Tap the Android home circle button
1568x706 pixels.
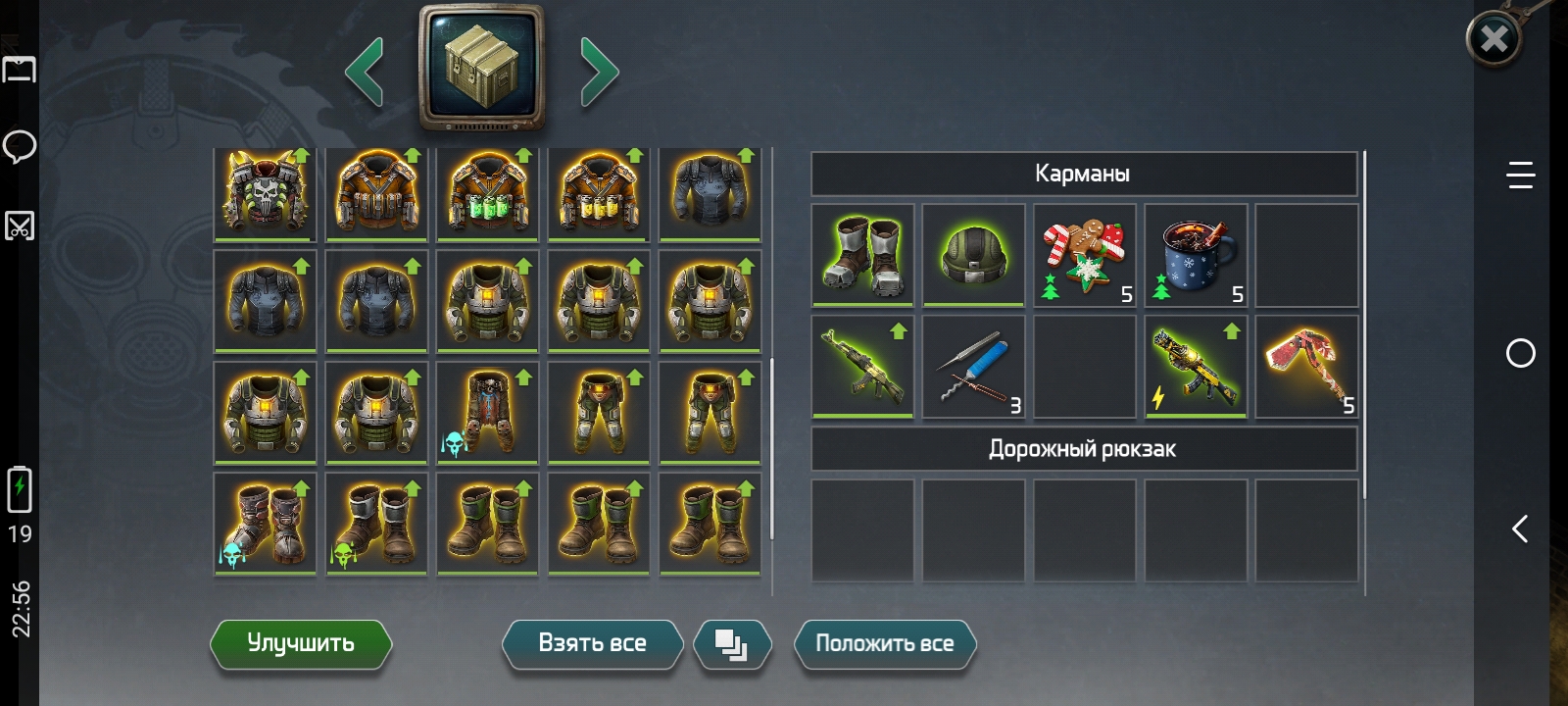(x=1520, y=353)
